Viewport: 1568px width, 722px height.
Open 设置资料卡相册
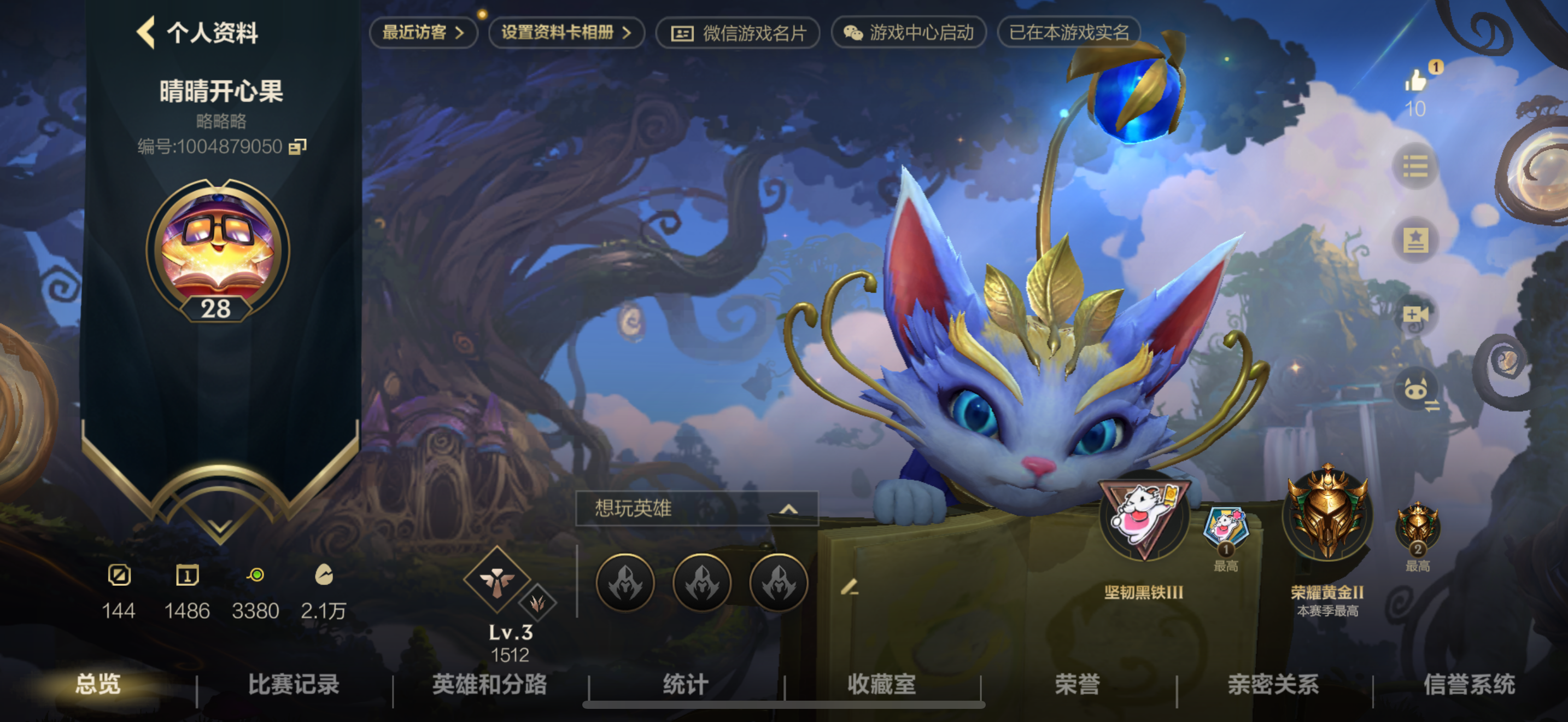pos(566,33)
